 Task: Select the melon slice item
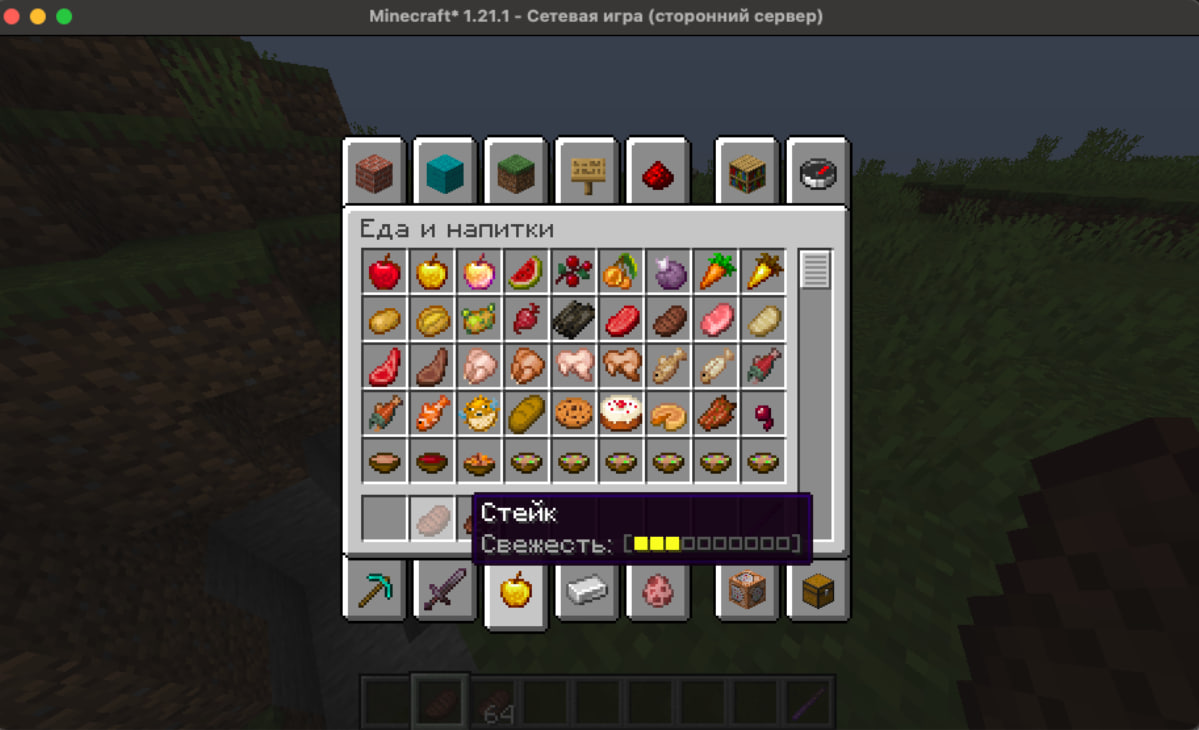(525, 272)
